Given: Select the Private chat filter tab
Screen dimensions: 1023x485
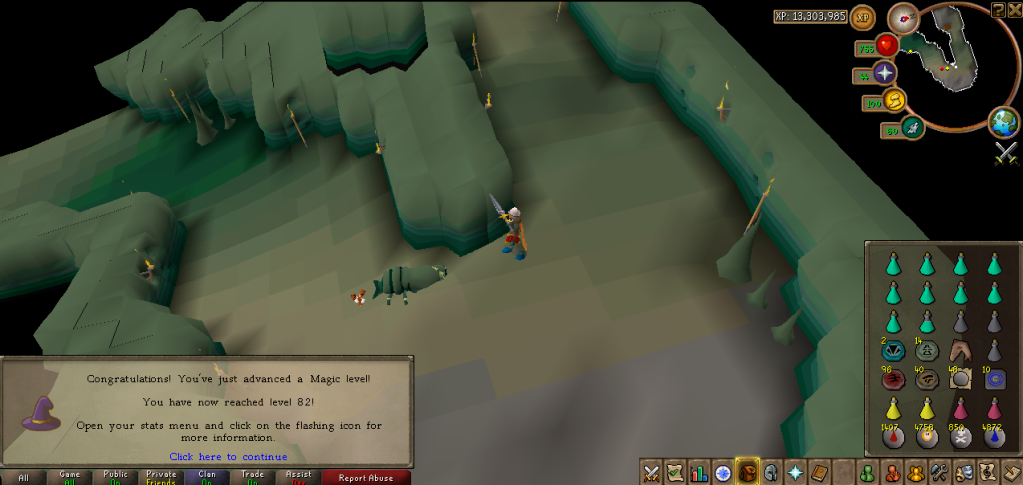Looking at the screenshot, I should (160, 478).
